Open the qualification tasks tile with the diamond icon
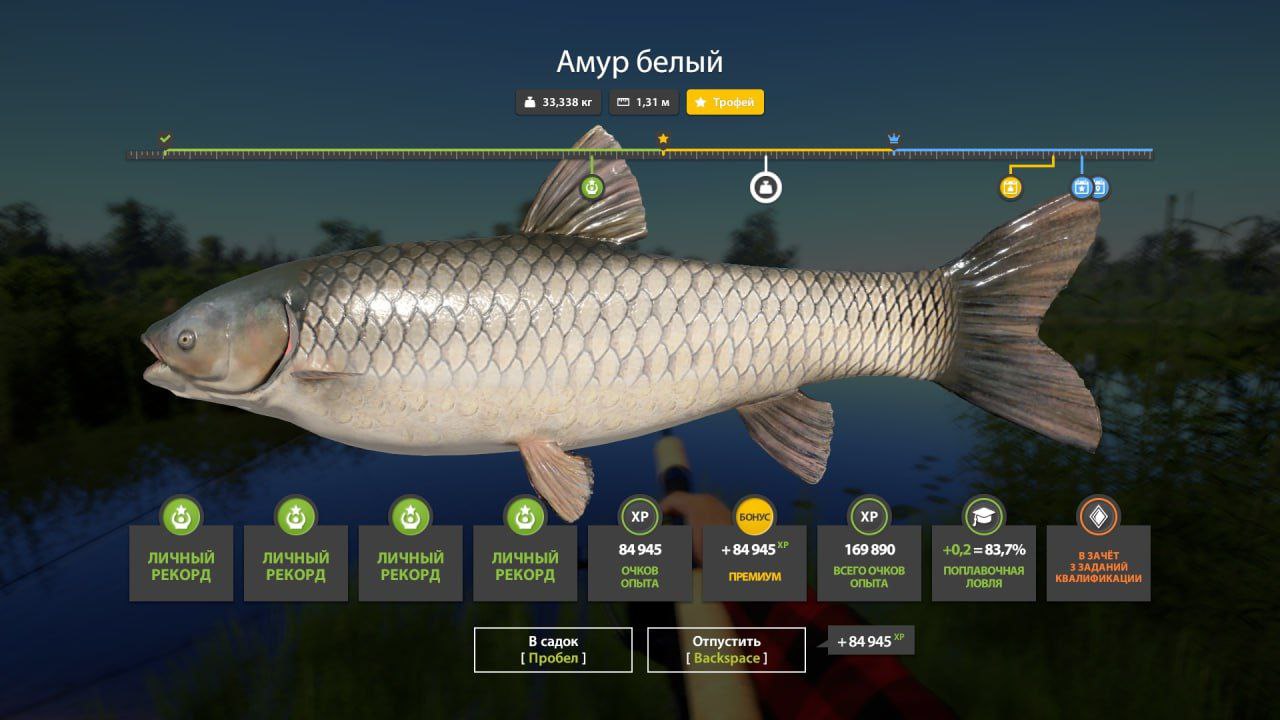The height and width of the screenshot is (720, 1280). (1098, 562)
